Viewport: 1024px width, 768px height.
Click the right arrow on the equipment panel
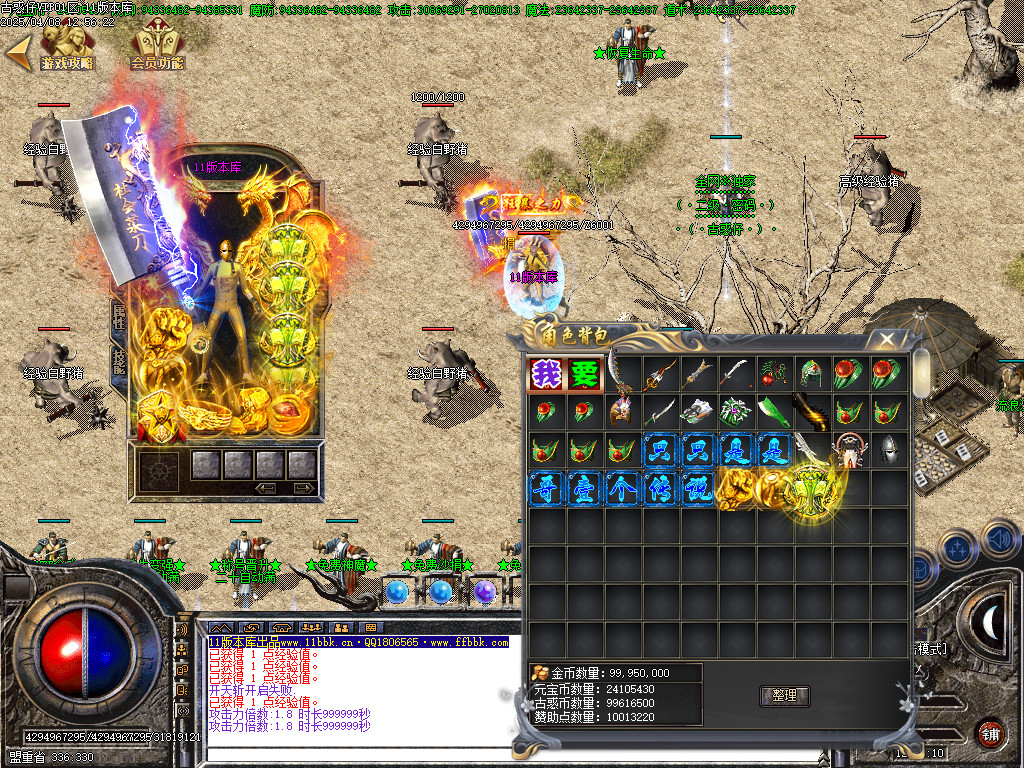[302, 488]
